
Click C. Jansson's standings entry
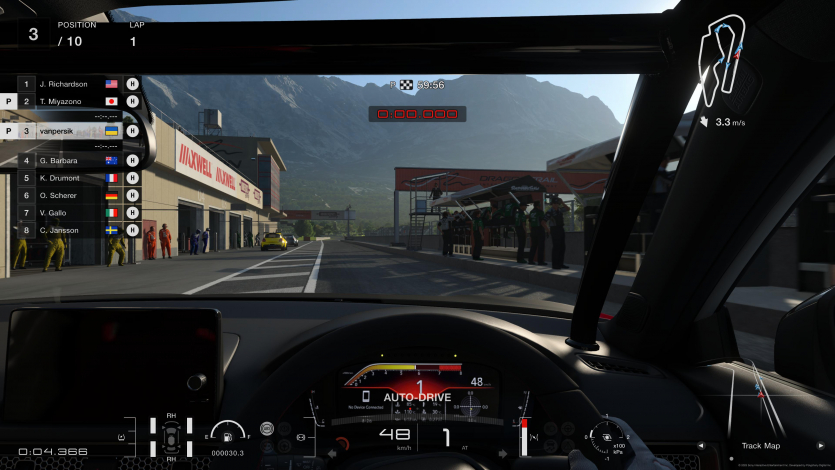(70, 230)
